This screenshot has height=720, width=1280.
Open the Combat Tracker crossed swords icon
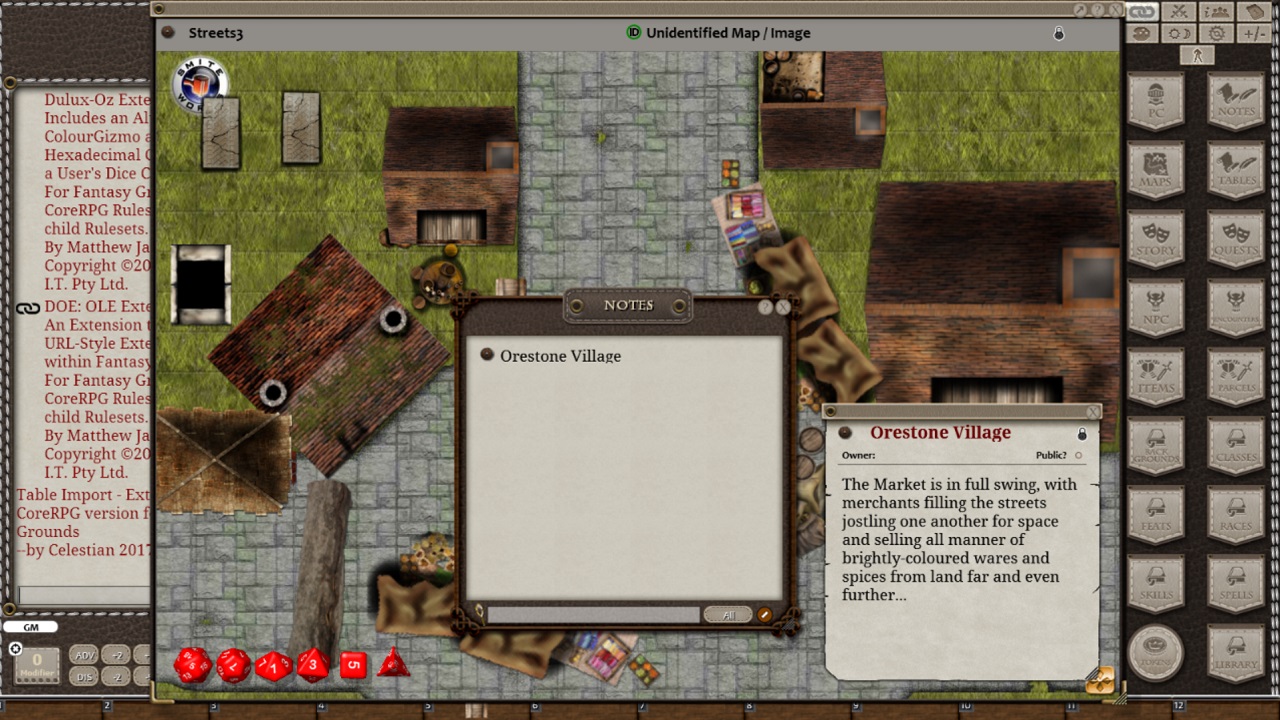[x=1178, y=11]
